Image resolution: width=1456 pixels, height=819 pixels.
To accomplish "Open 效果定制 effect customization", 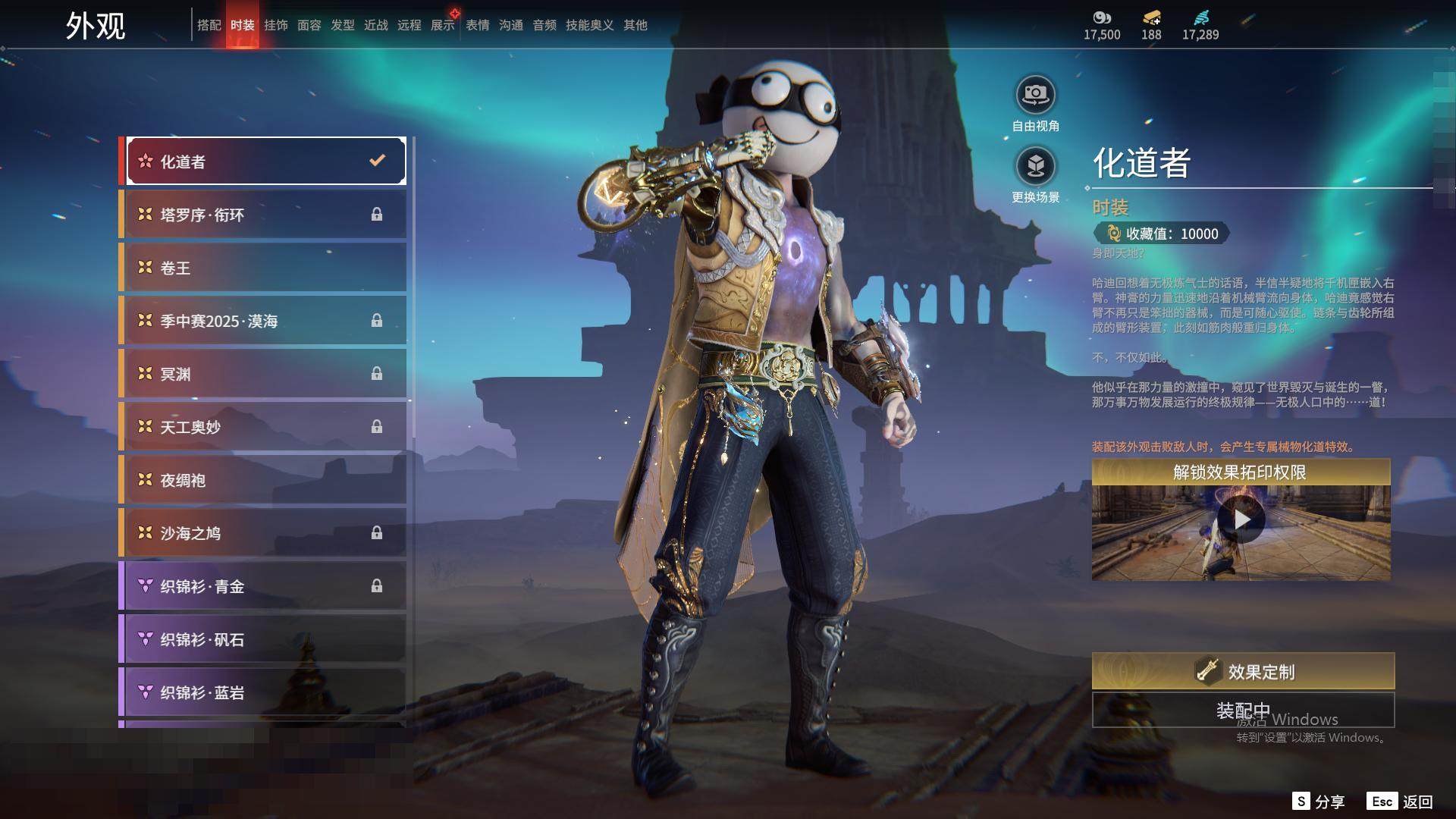I will 1243,671.
